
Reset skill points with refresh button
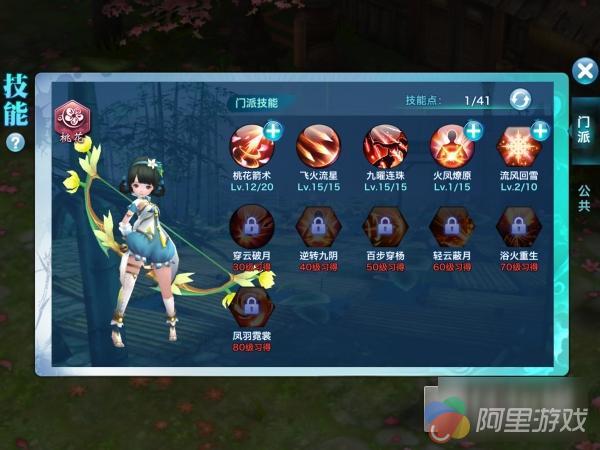click(x=521, y=100)
